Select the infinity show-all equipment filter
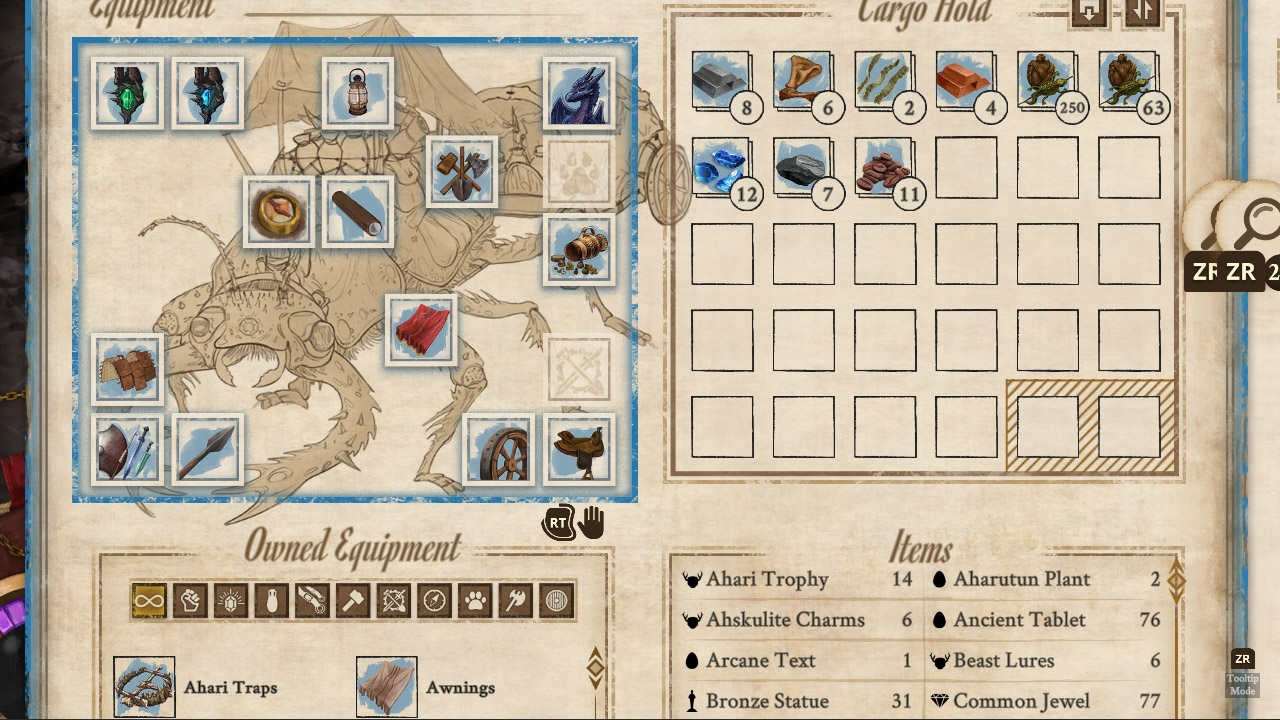Screen dimensions: 1280x720 point(148,600)
